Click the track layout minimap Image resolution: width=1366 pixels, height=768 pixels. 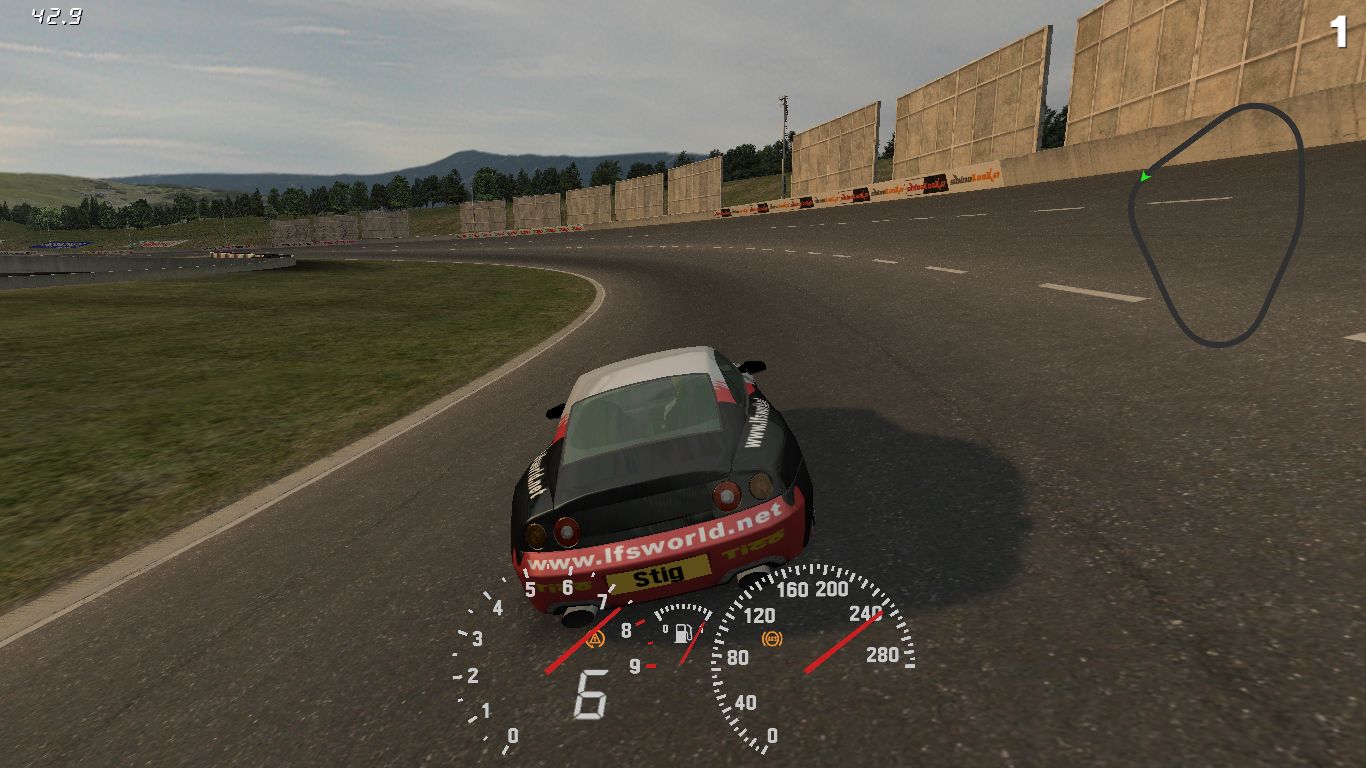coord(1216,225)
